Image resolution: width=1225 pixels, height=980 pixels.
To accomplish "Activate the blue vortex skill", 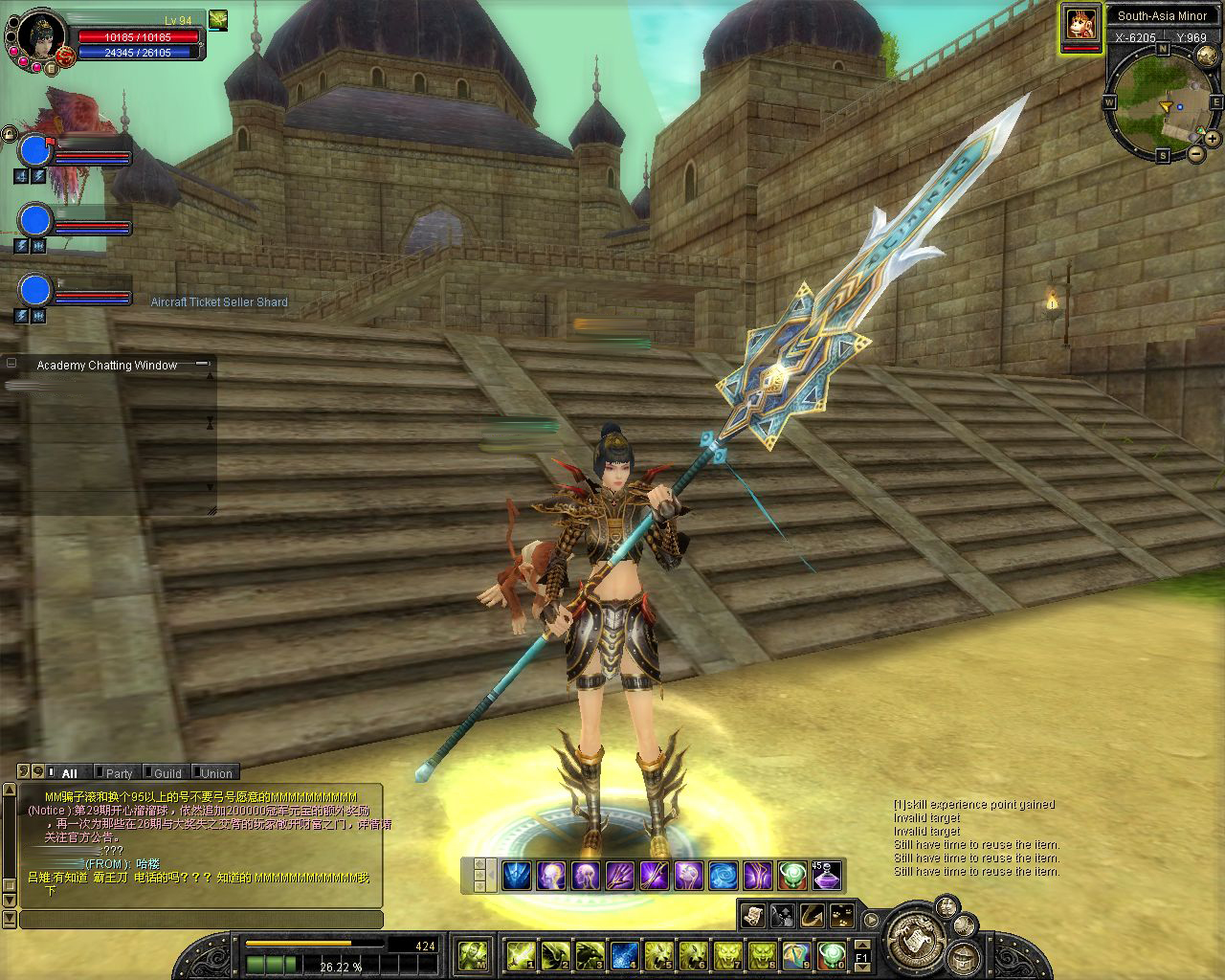I will 723,875.
